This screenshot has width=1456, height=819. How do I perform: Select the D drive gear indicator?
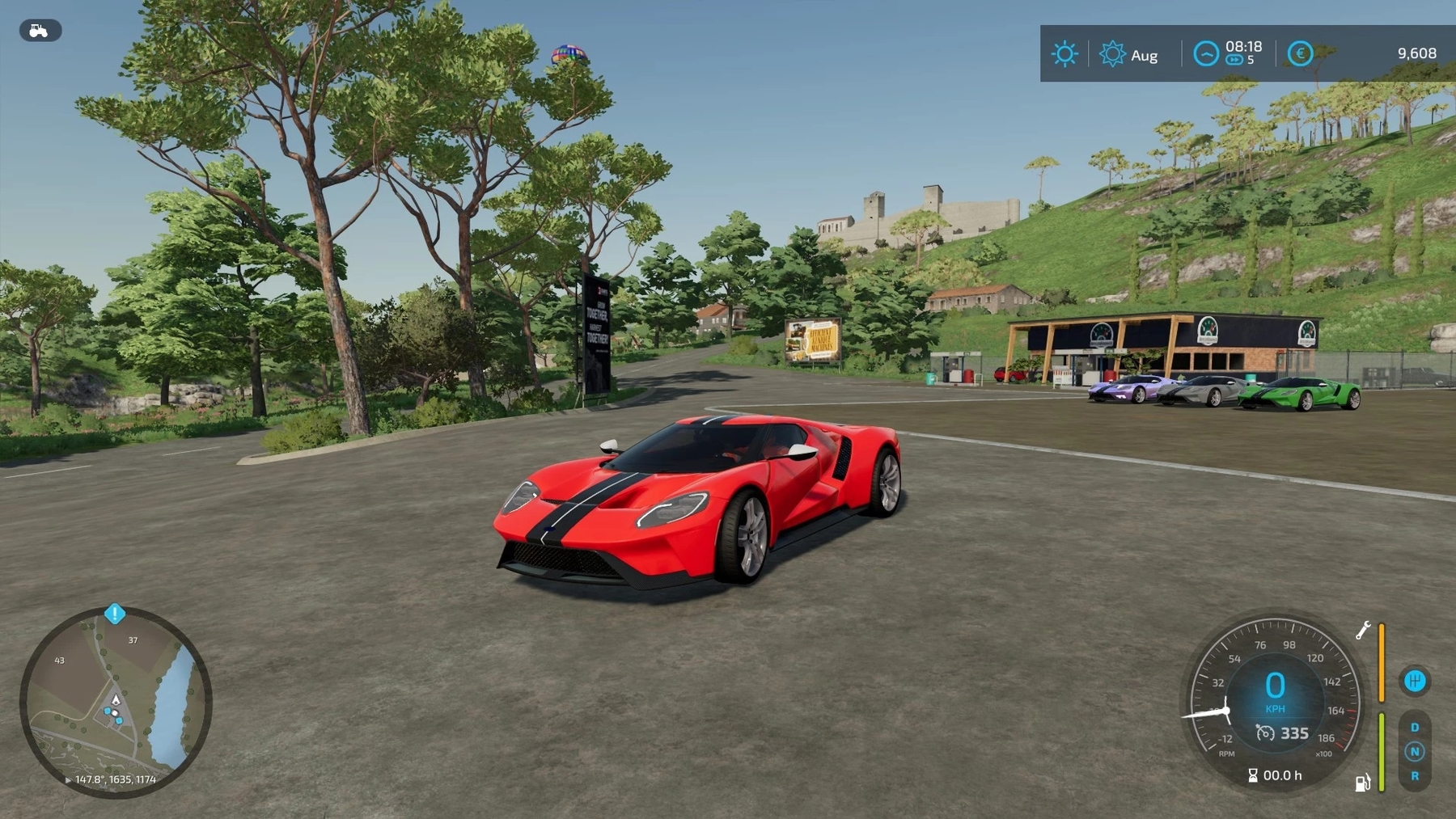(x=1415, y=728)
